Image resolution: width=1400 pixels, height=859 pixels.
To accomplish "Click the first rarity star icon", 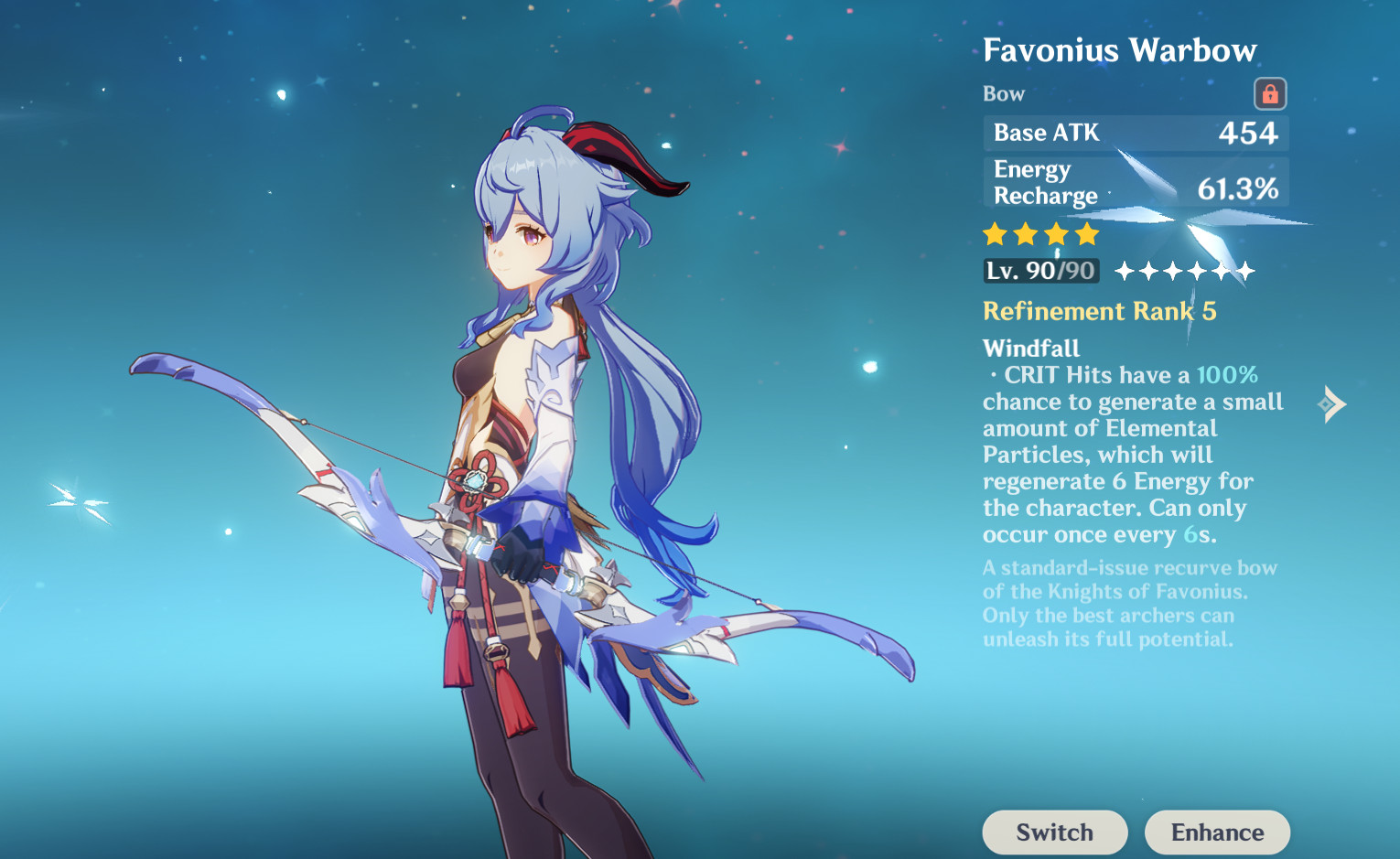I will pyautogui.click(x=996, y=234).
